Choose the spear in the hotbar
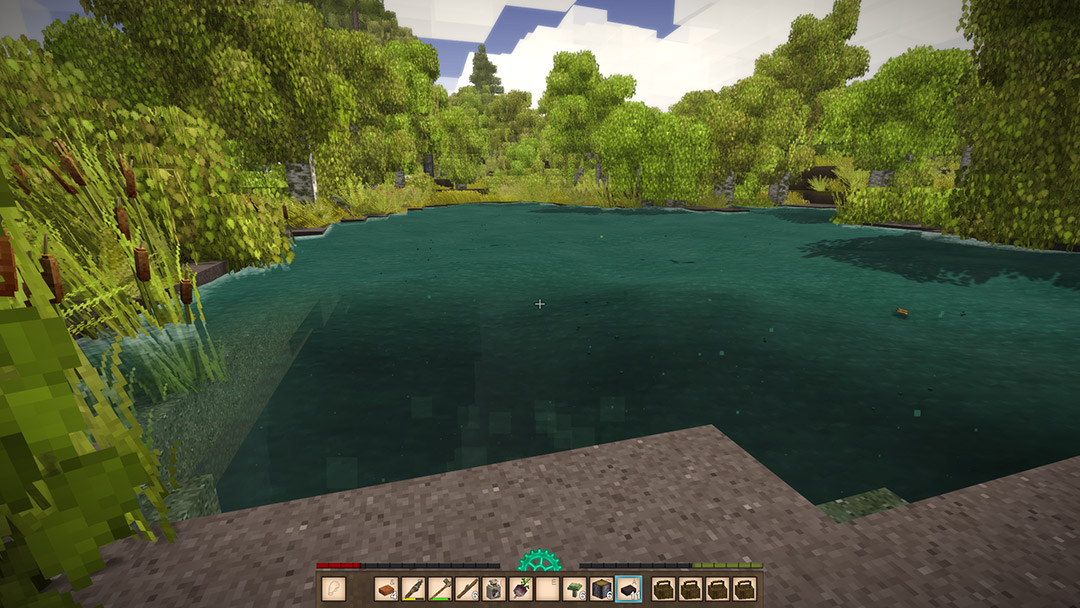The image size is (1080, 608). 413,590
